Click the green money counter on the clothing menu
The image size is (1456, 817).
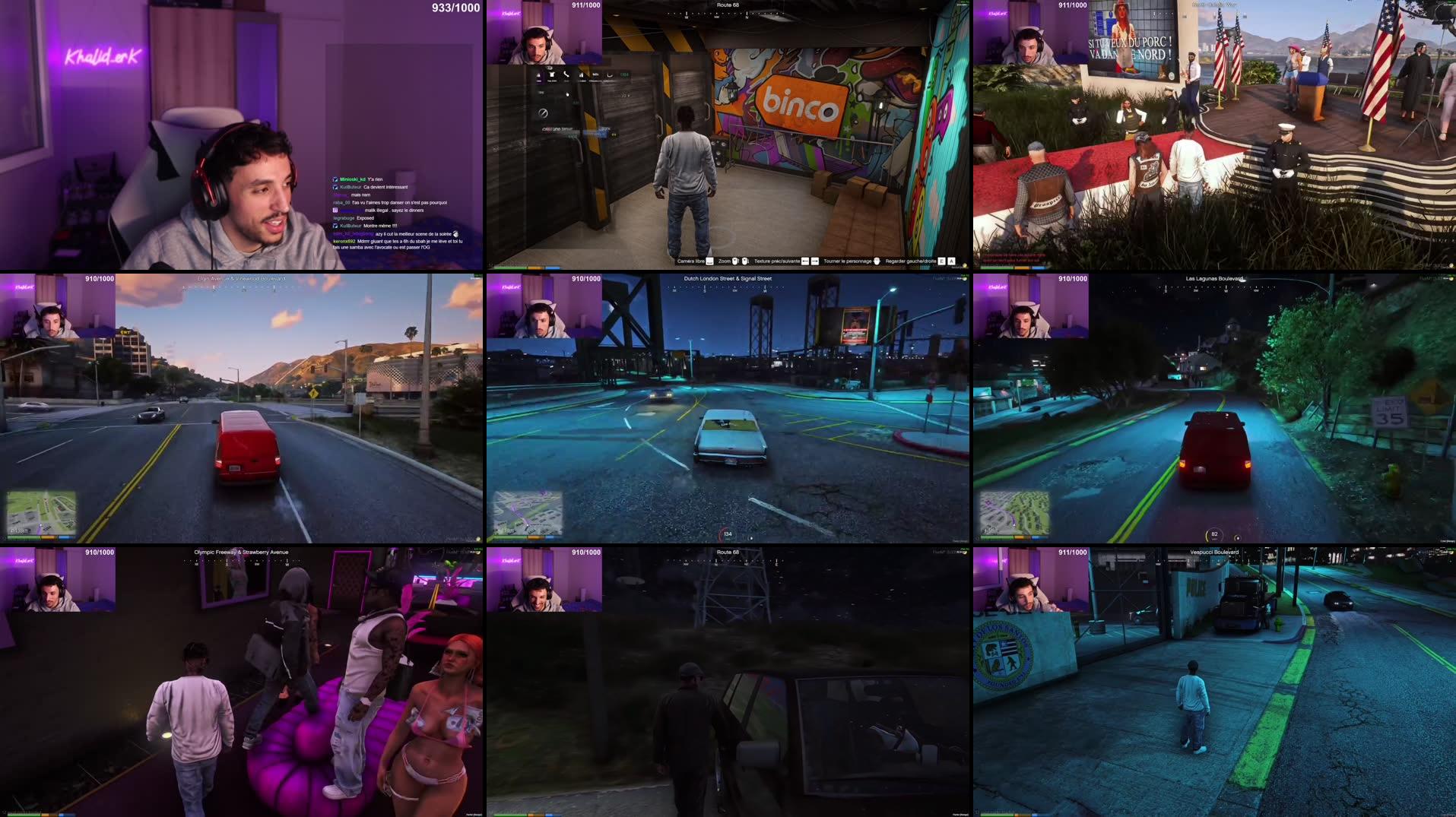tap(626, 74)
